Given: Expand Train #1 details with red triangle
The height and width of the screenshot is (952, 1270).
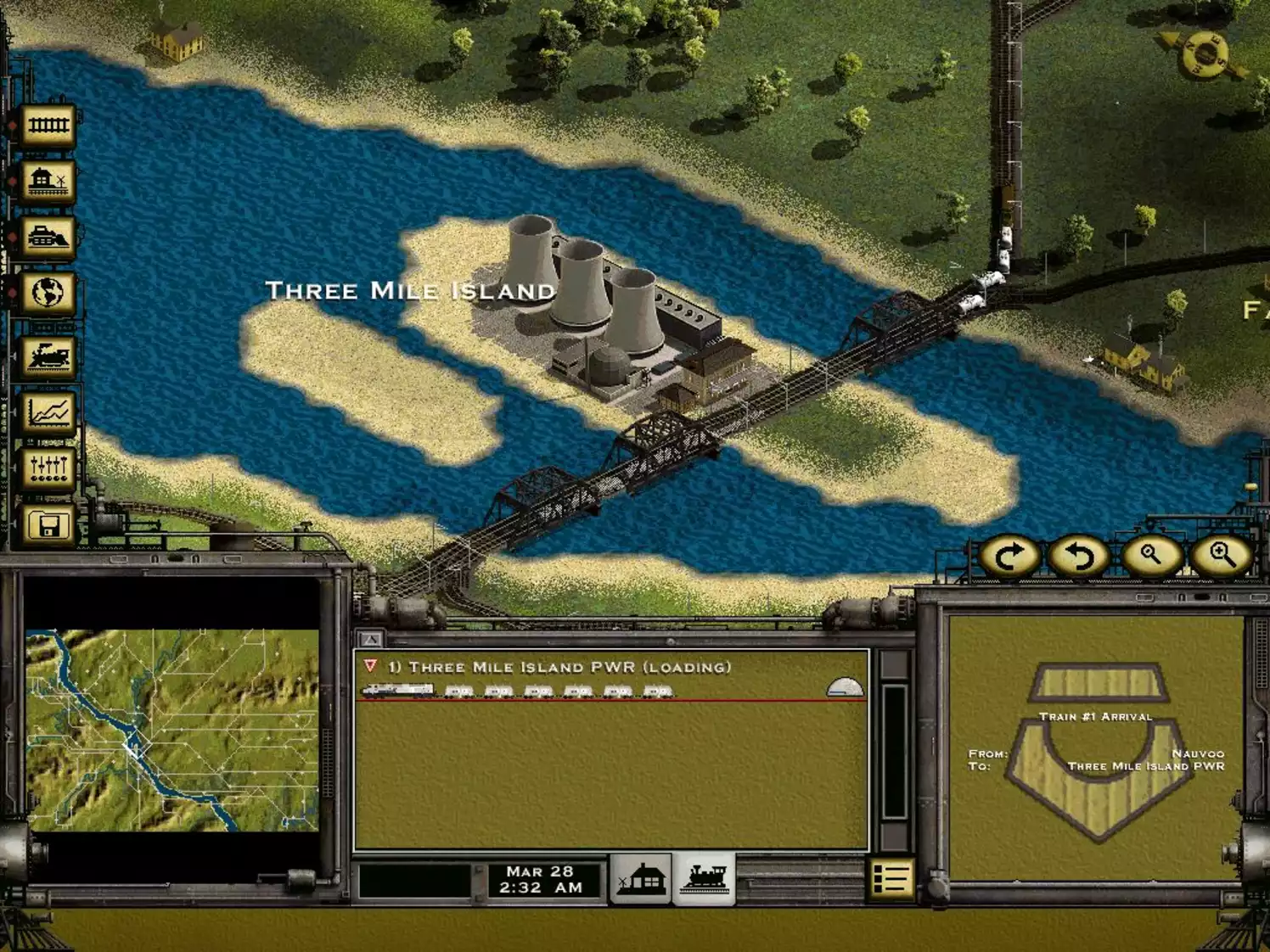Looking at the screenshot, I should tap(371, 667).
